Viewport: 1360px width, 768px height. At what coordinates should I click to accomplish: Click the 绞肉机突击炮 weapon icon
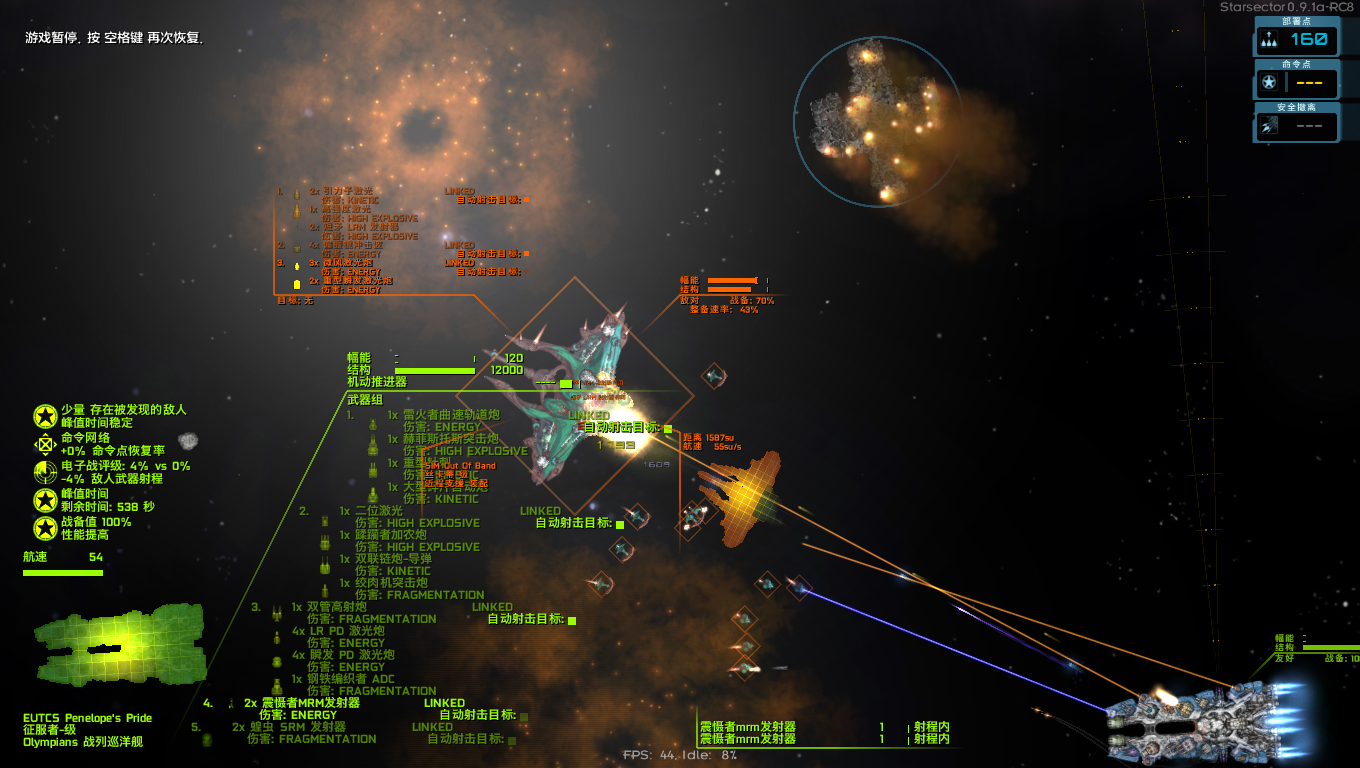pyautogui.click(x=326, y=588)
